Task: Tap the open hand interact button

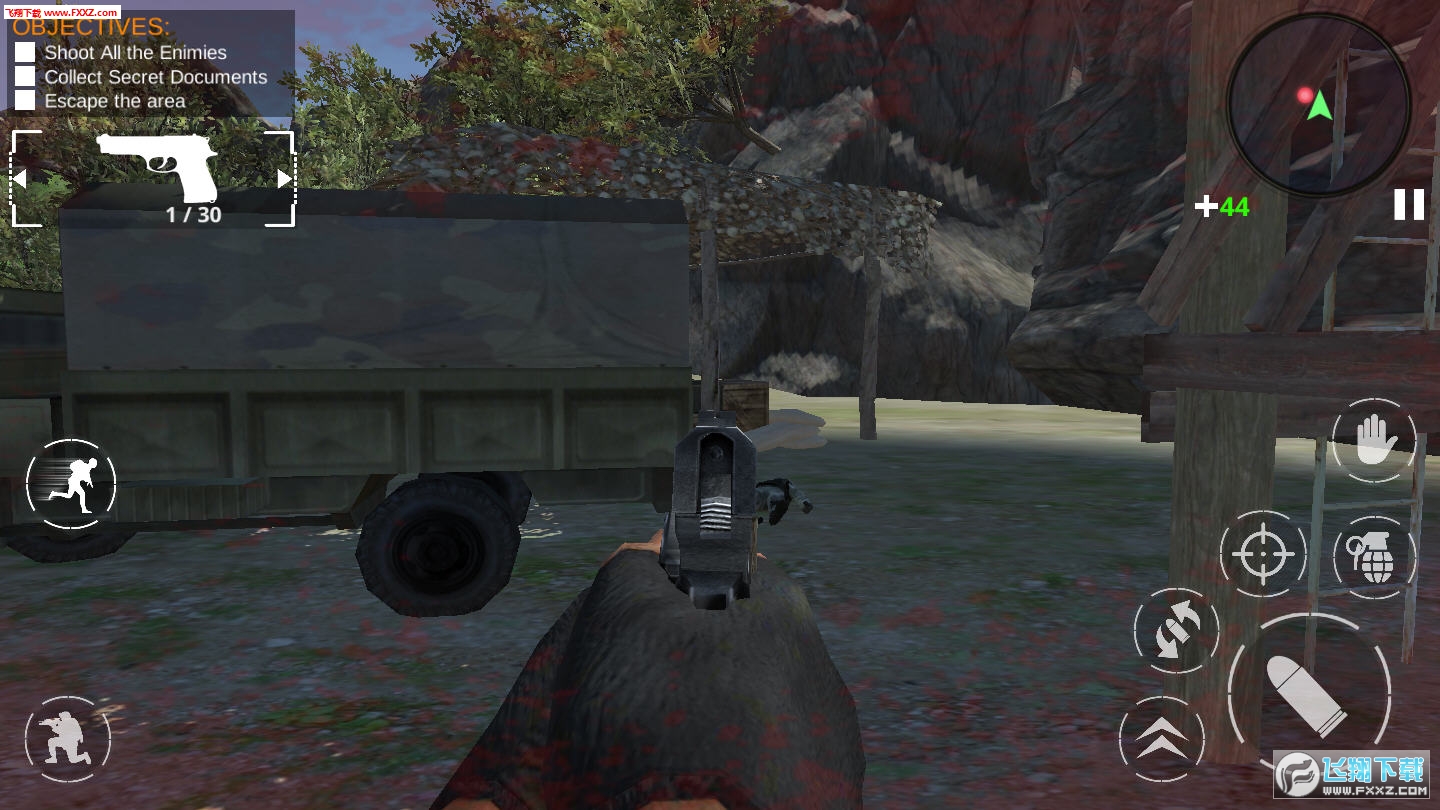Action: 1374,441
